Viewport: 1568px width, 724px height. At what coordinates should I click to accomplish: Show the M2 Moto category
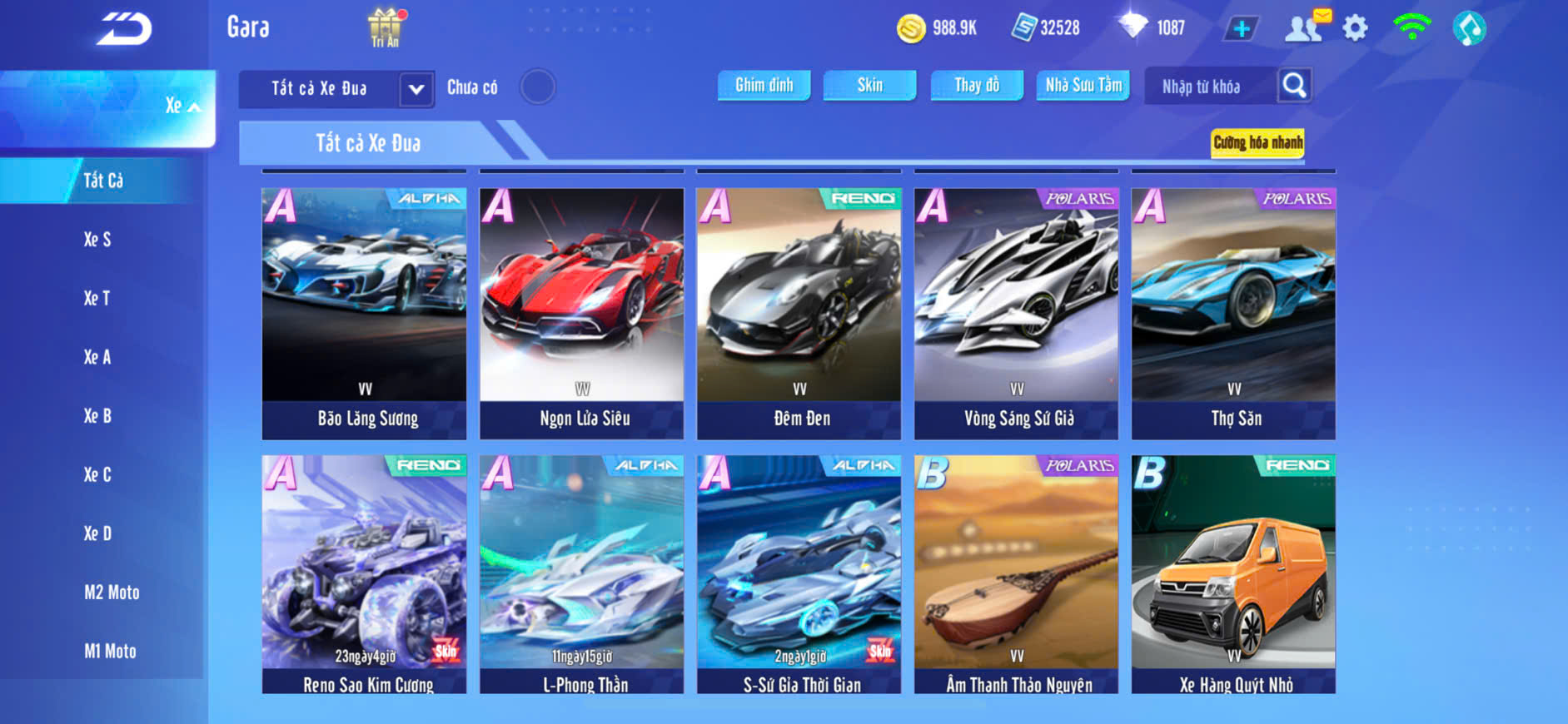point(112,593)
